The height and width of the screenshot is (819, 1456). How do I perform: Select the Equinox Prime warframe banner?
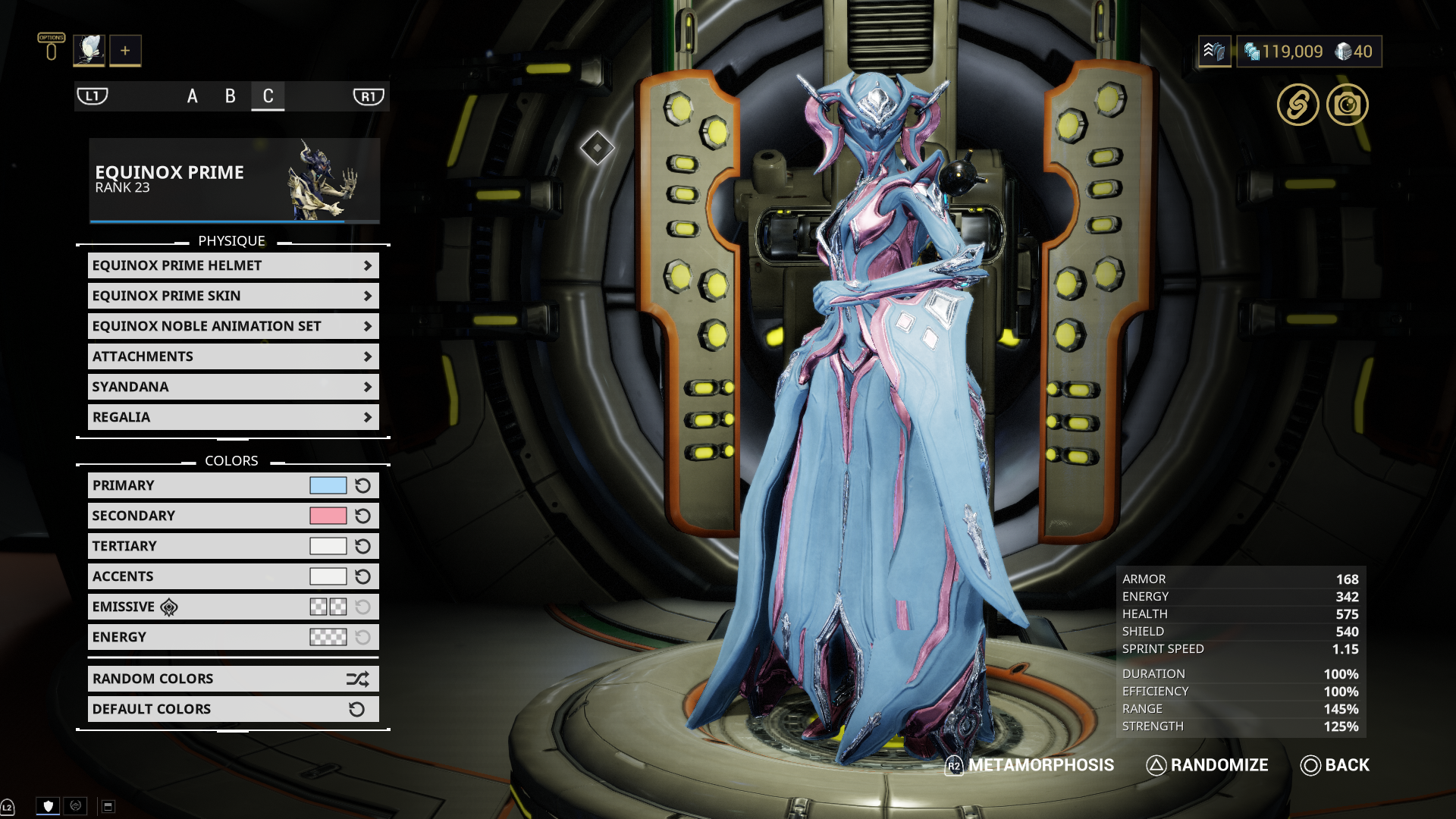pyautogui.click(x=234, y=180)
